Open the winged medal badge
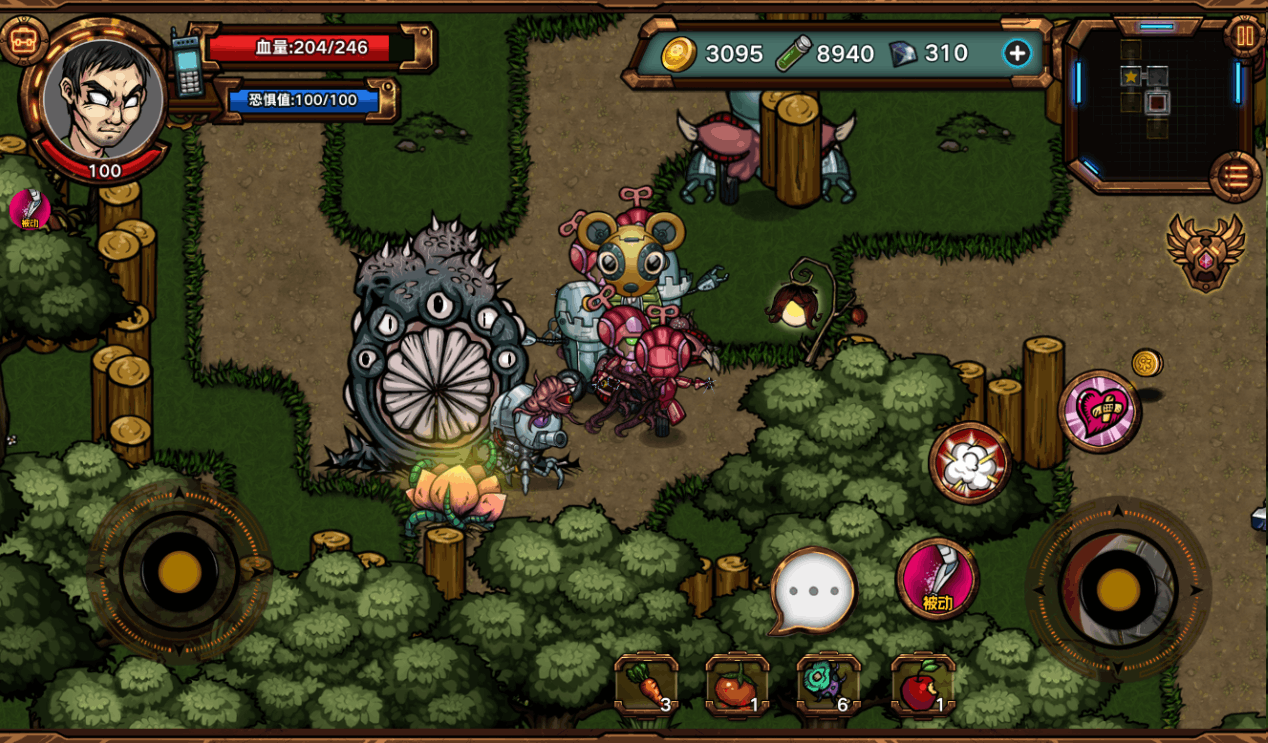This screenshot has height=743, width=1268. 1206,253
